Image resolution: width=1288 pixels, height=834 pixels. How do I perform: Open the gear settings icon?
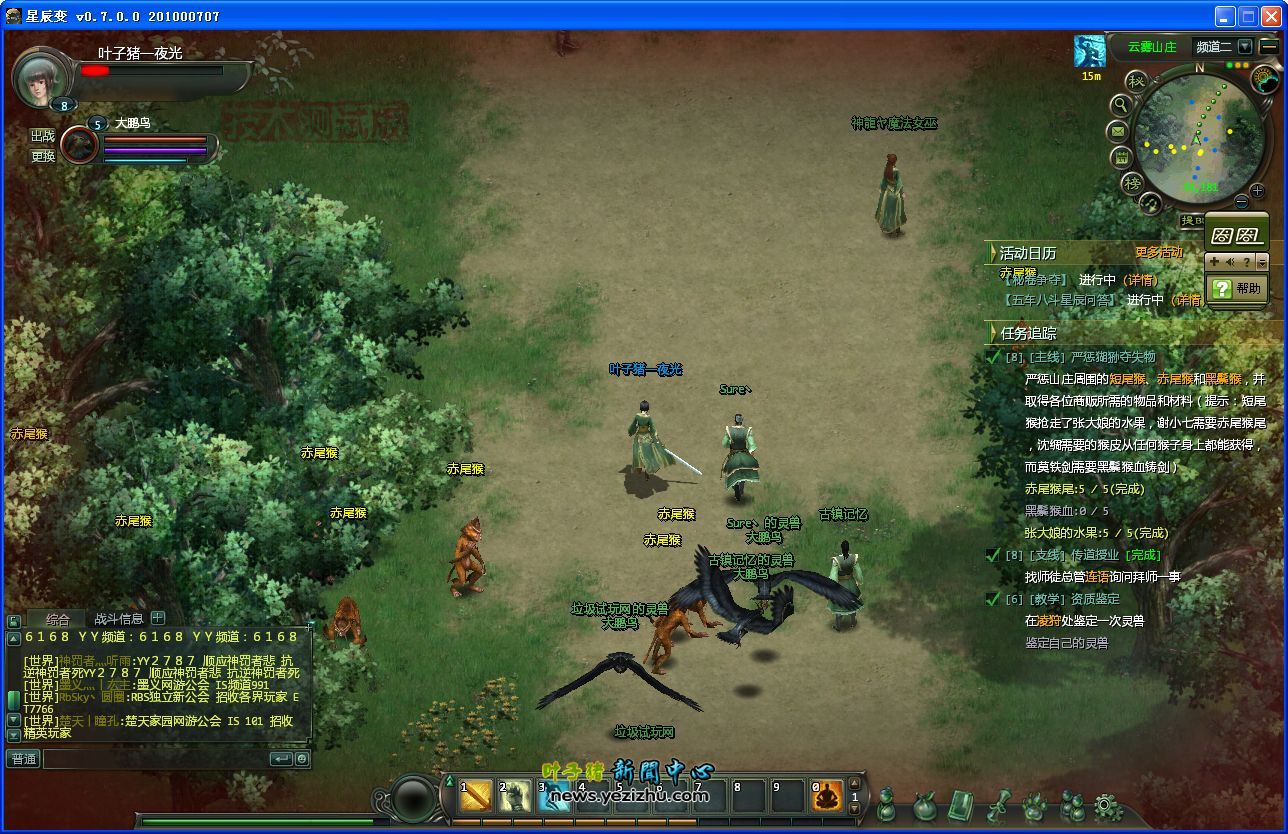tap(1108, 806)
